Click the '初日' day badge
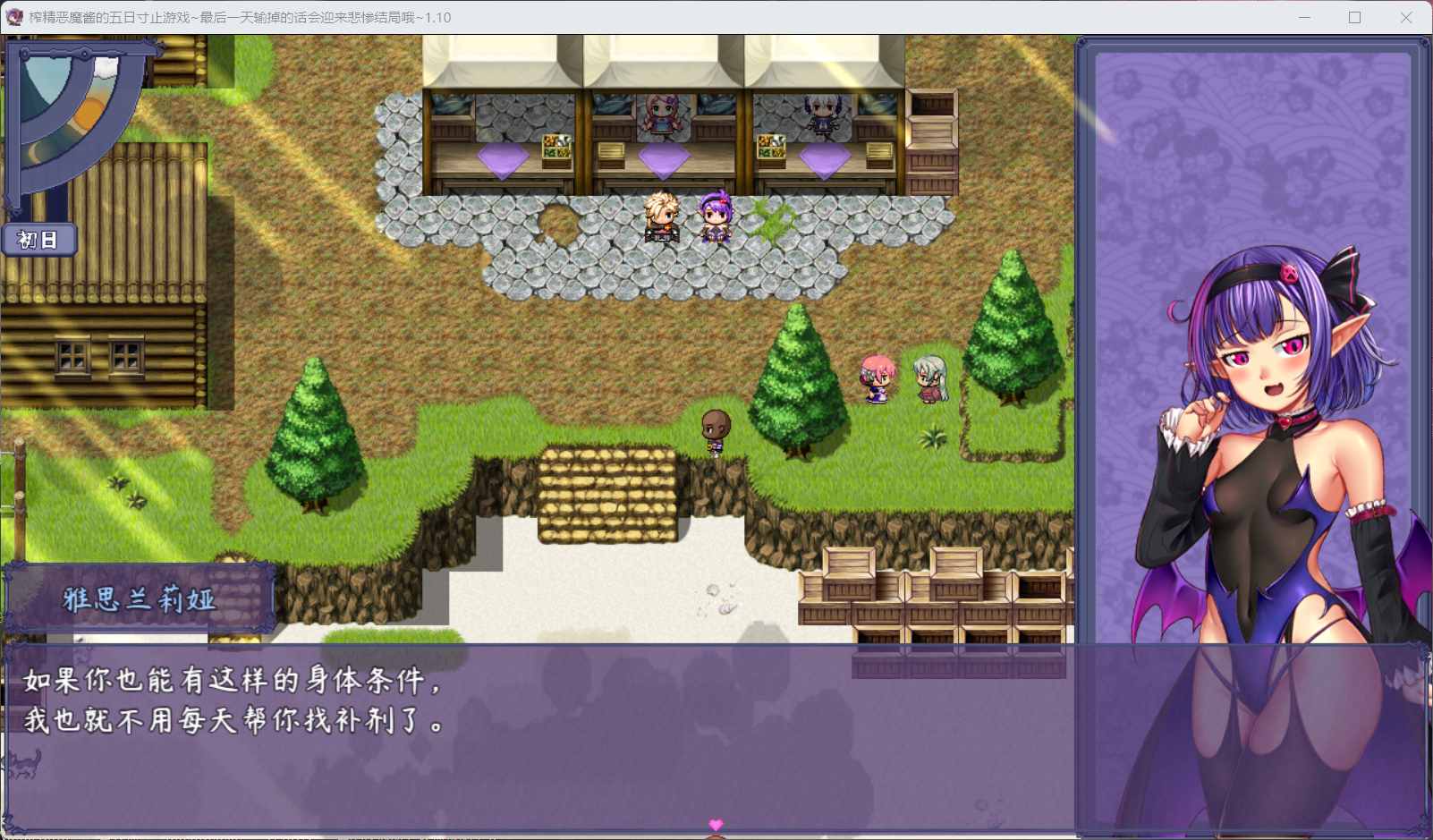 (40, 239)
